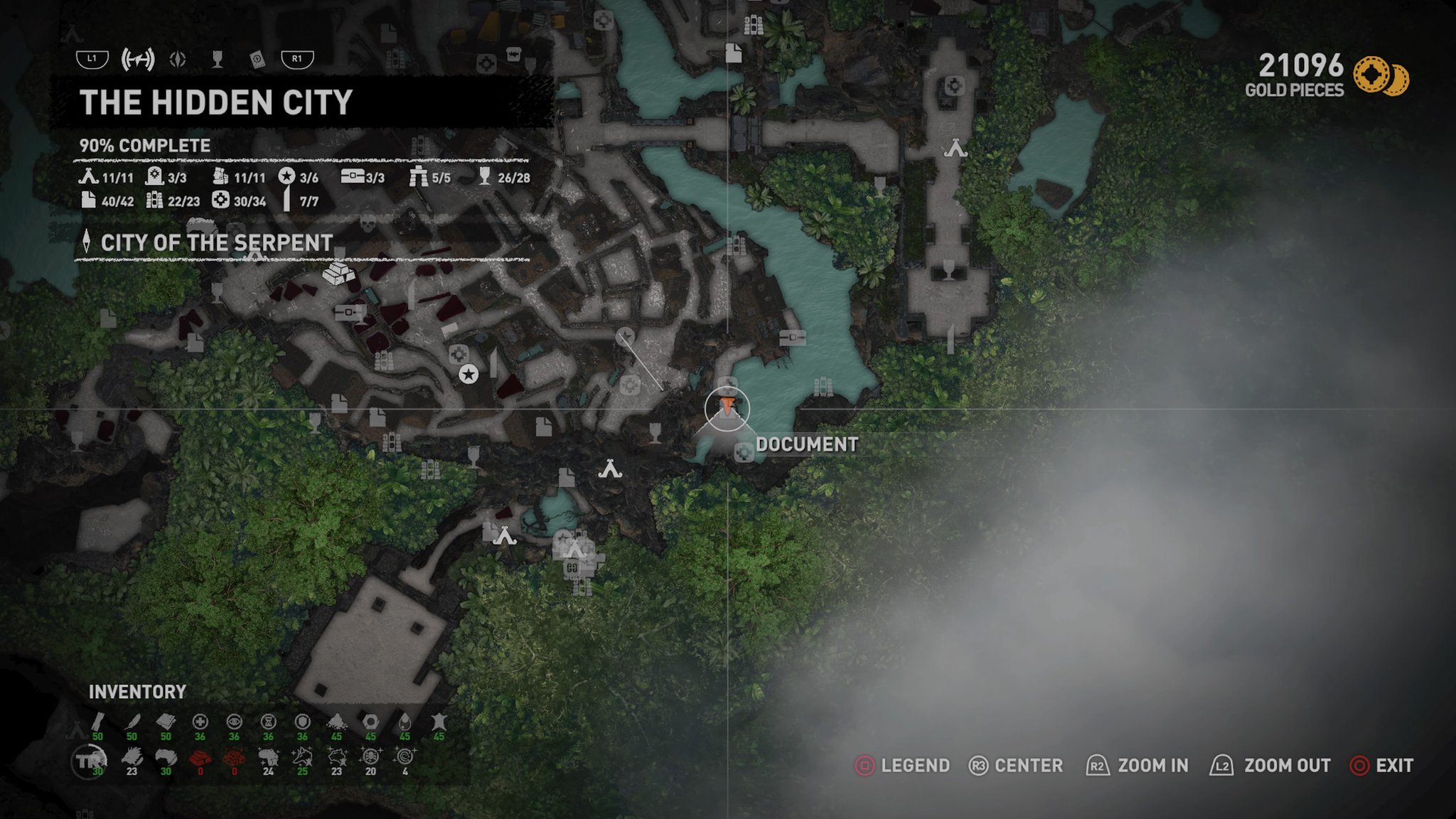Zoom out of the map
This screenshot has height=819, width=1456.
(x=1270, y=766)
